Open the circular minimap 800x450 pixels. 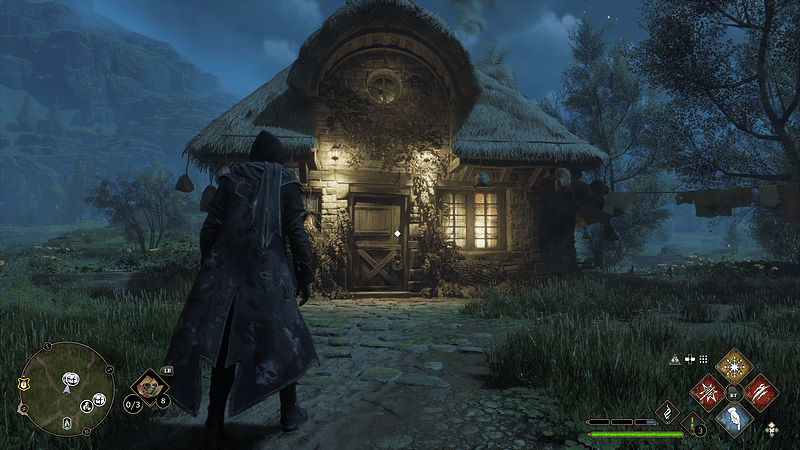(x=67, y=388)
